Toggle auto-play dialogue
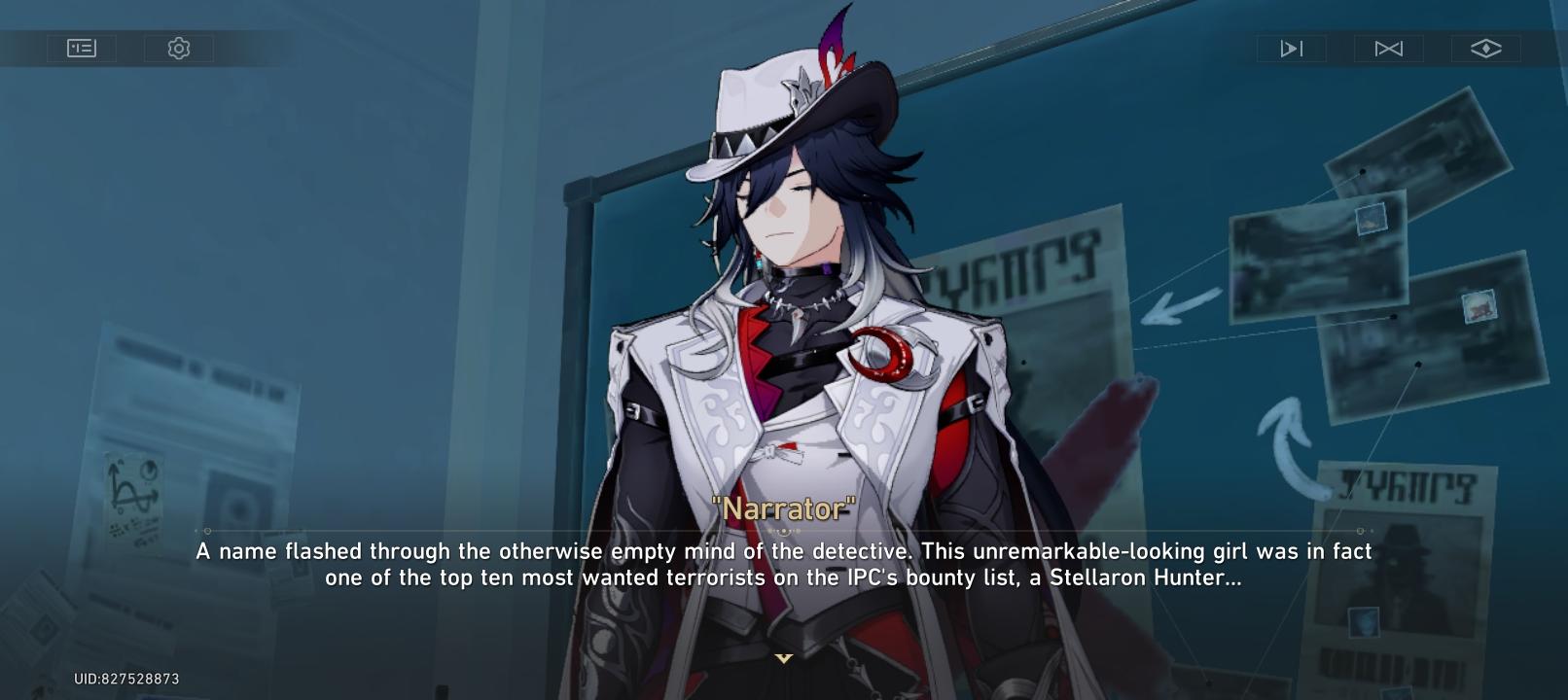This screenshot has width=1568, height=700. pos(1291,49)
